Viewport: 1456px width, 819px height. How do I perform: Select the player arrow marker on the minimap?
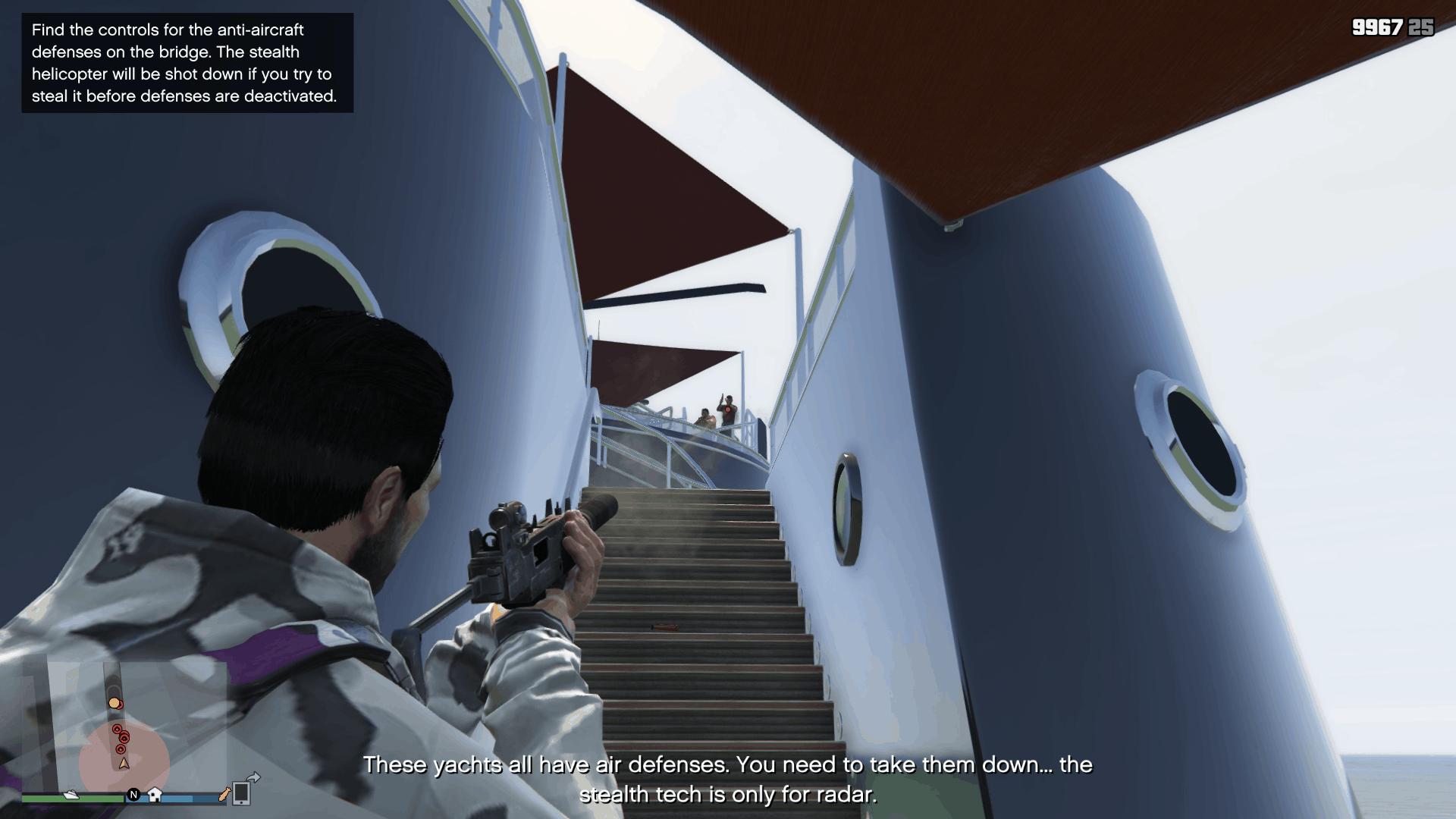coord(124,764)
